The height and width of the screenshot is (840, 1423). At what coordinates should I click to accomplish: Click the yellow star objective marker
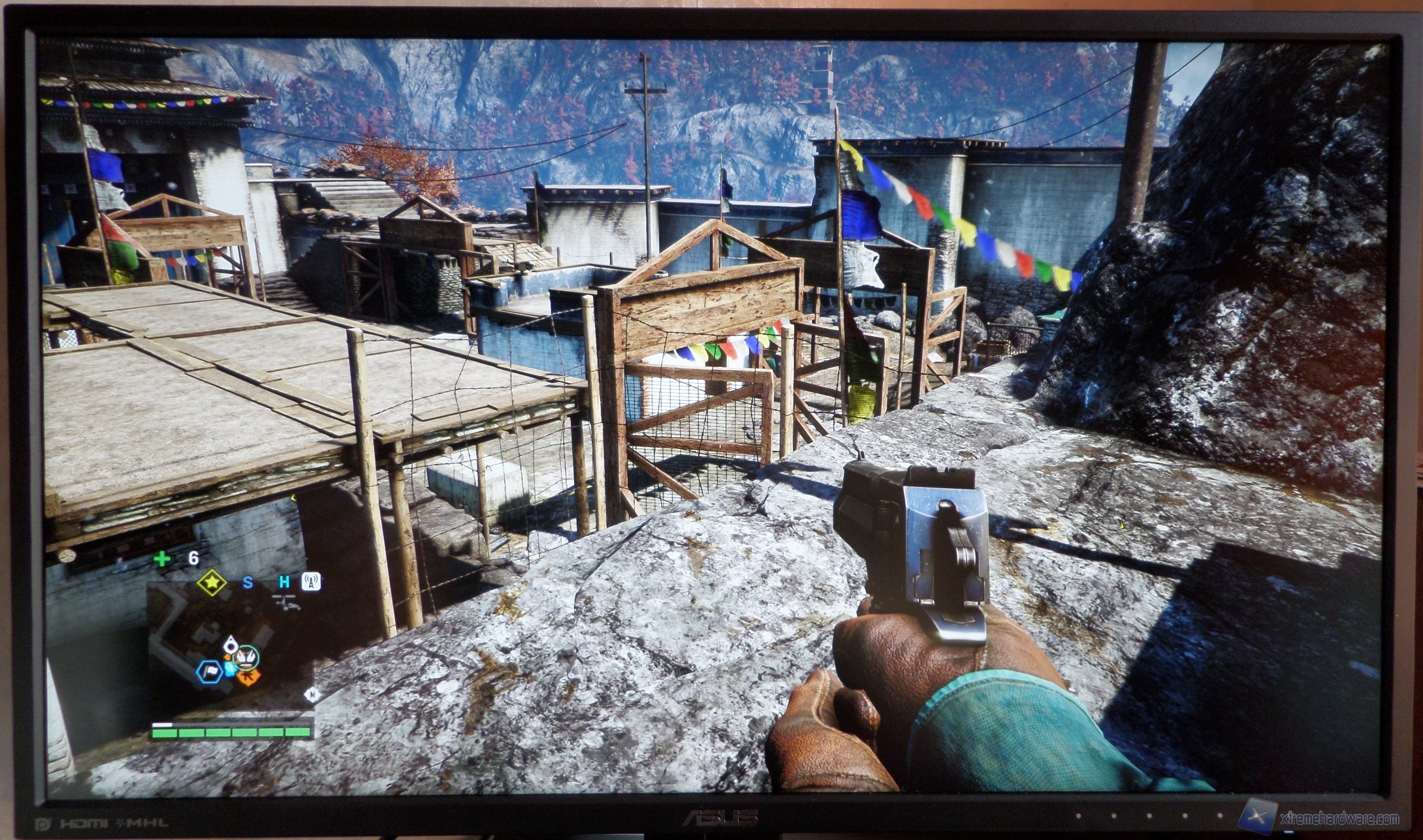[212, 582]
